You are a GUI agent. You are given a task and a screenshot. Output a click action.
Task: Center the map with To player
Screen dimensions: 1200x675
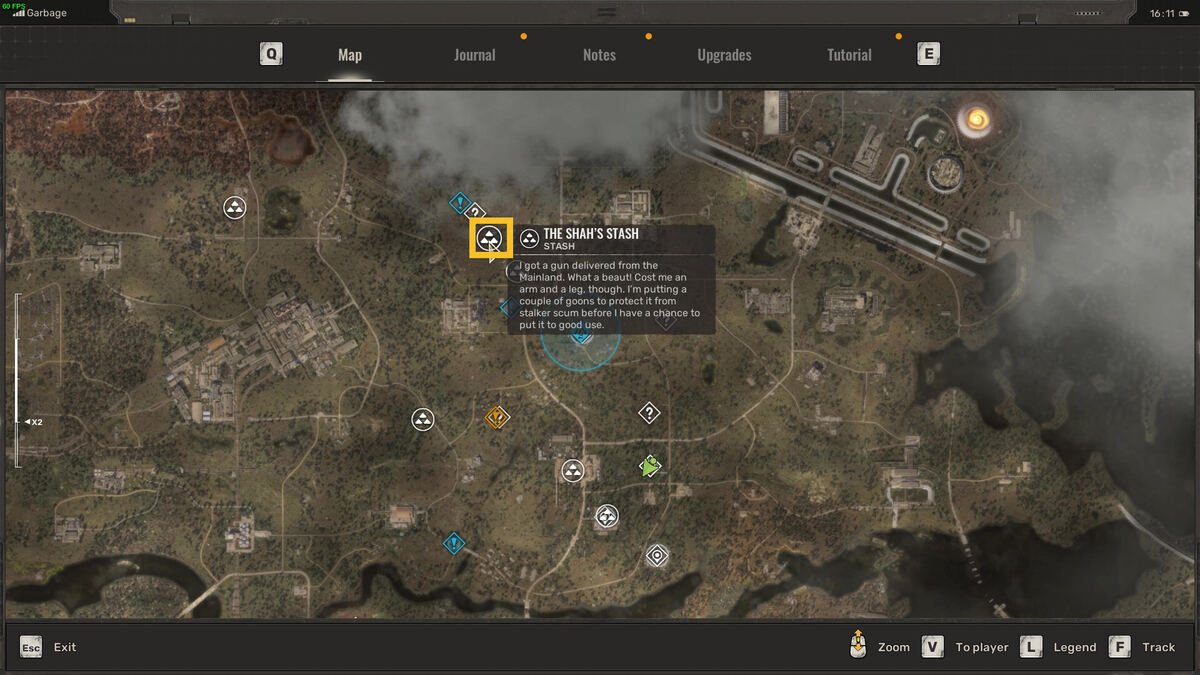[965, 647]
